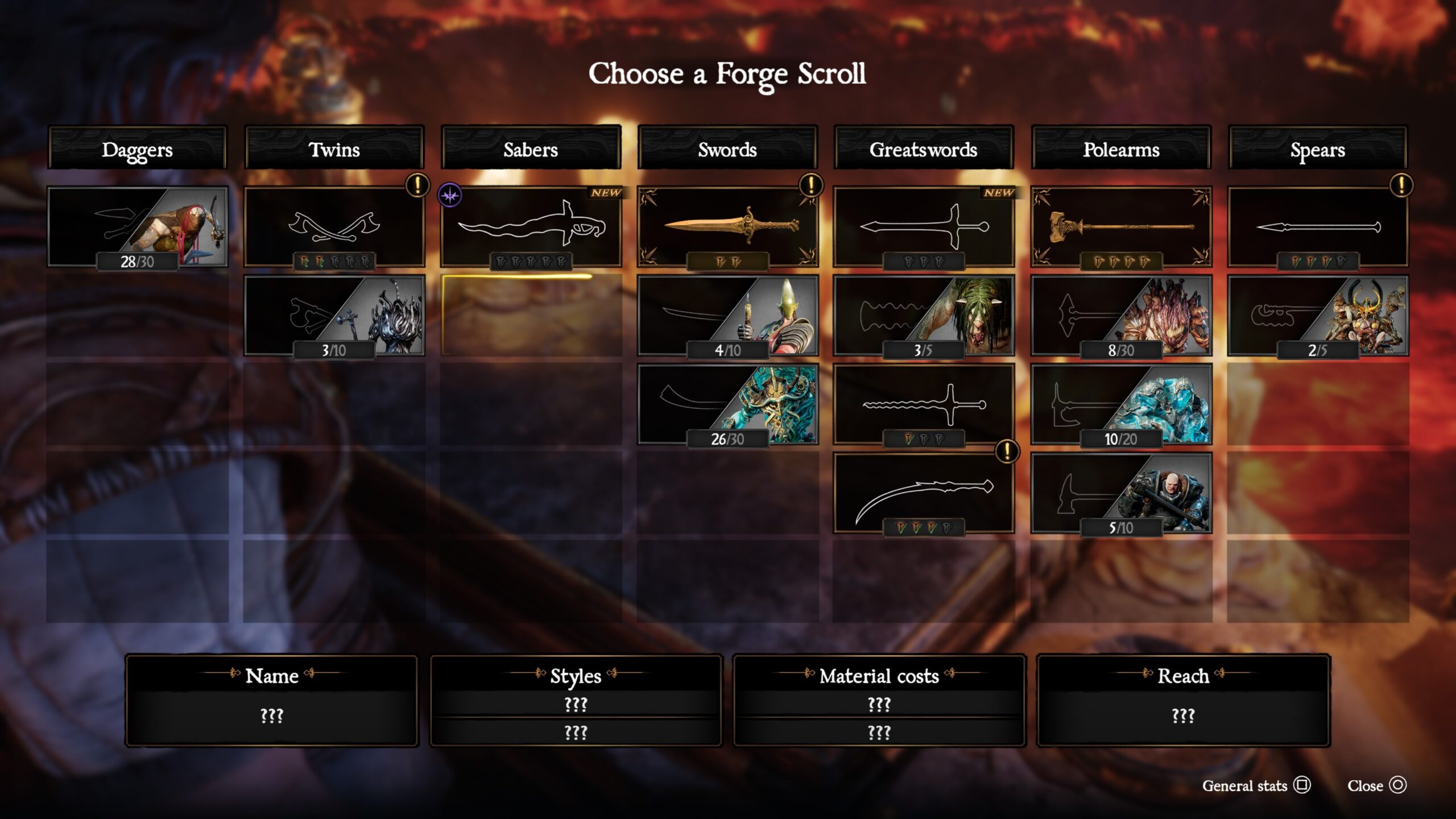Choose the Swords category header

[727, 149]
